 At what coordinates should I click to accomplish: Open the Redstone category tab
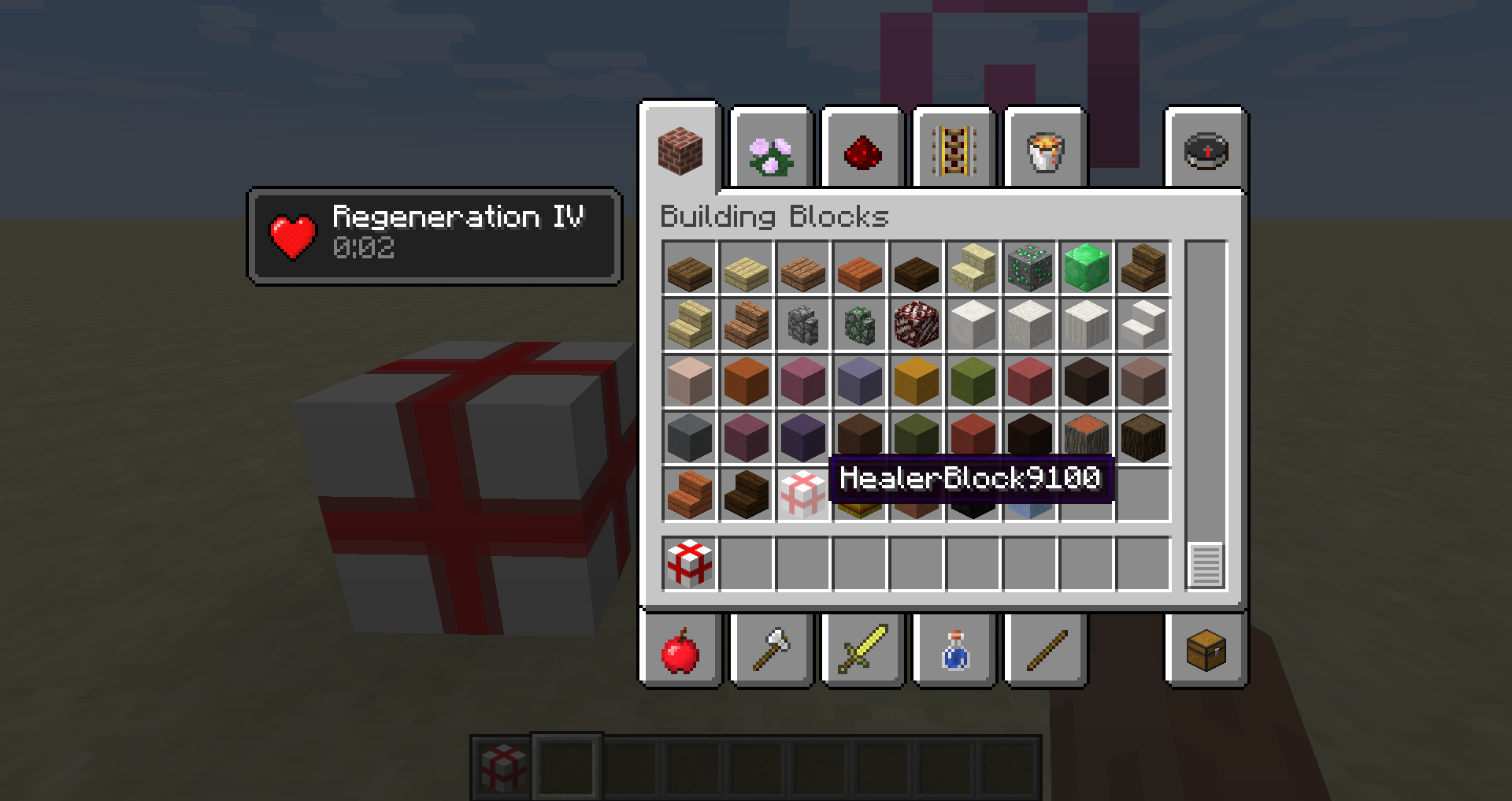click(x=862, y=150)
